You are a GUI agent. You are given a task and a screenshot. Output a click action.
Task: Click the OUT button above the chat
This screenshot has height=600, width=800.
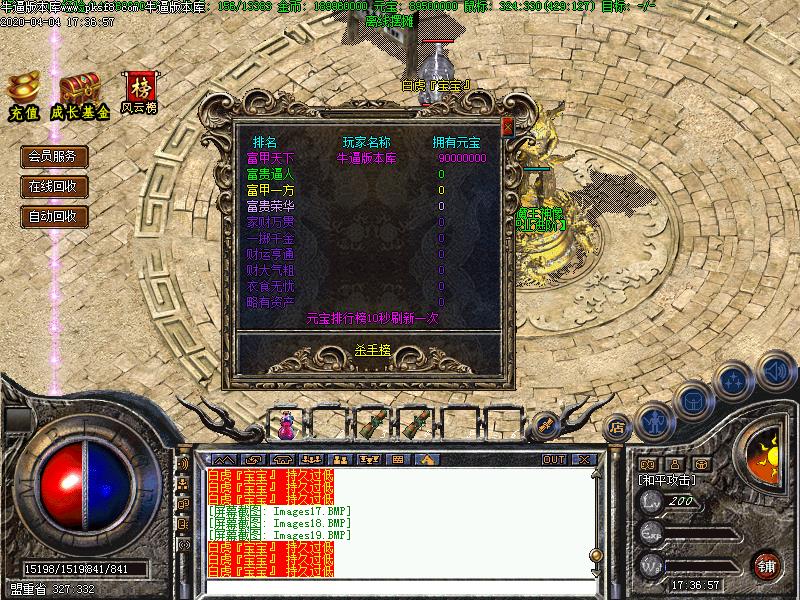(x=553, y=459)
